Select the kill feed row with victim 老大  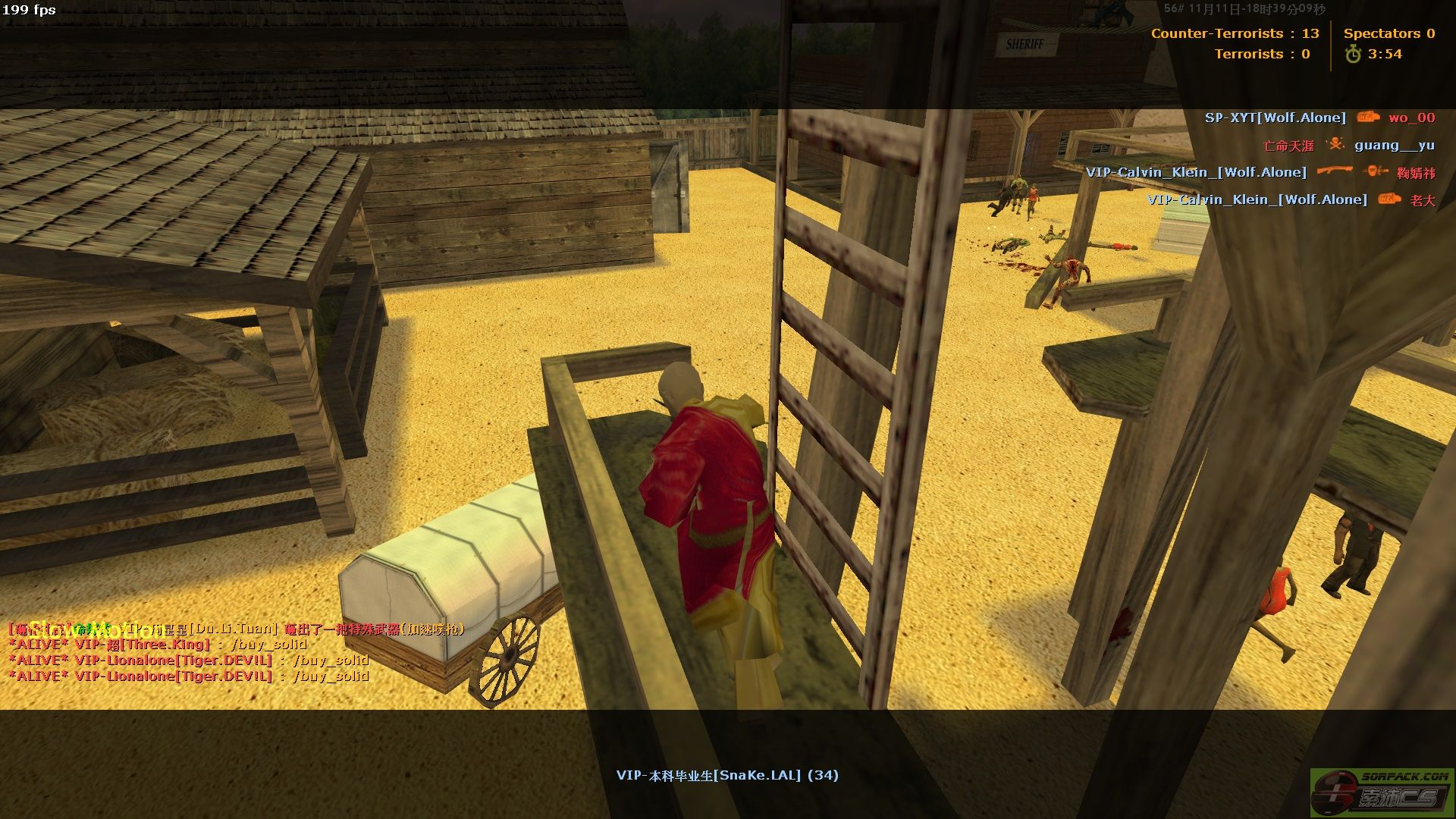(x=1290, y=199)
